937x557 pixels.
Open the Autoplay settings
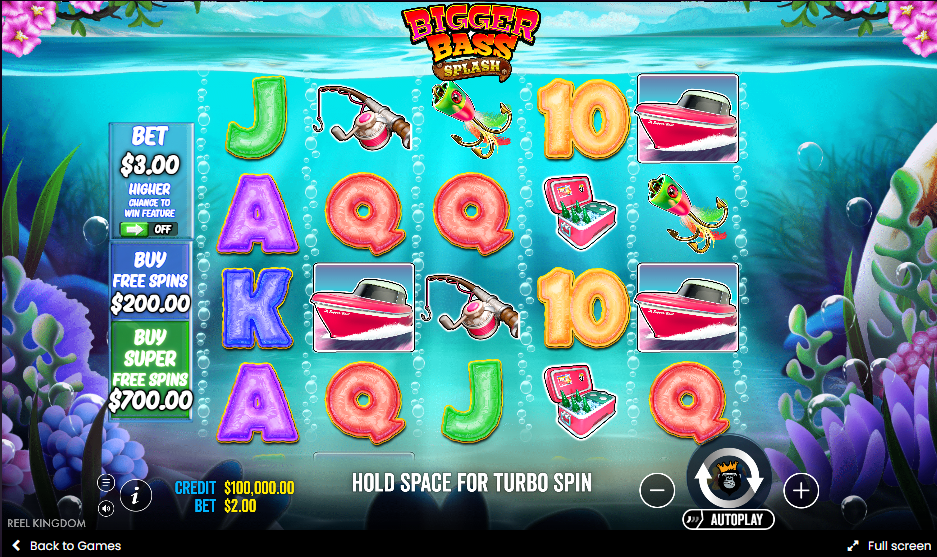pyautogui.click(x=729, y=520)
